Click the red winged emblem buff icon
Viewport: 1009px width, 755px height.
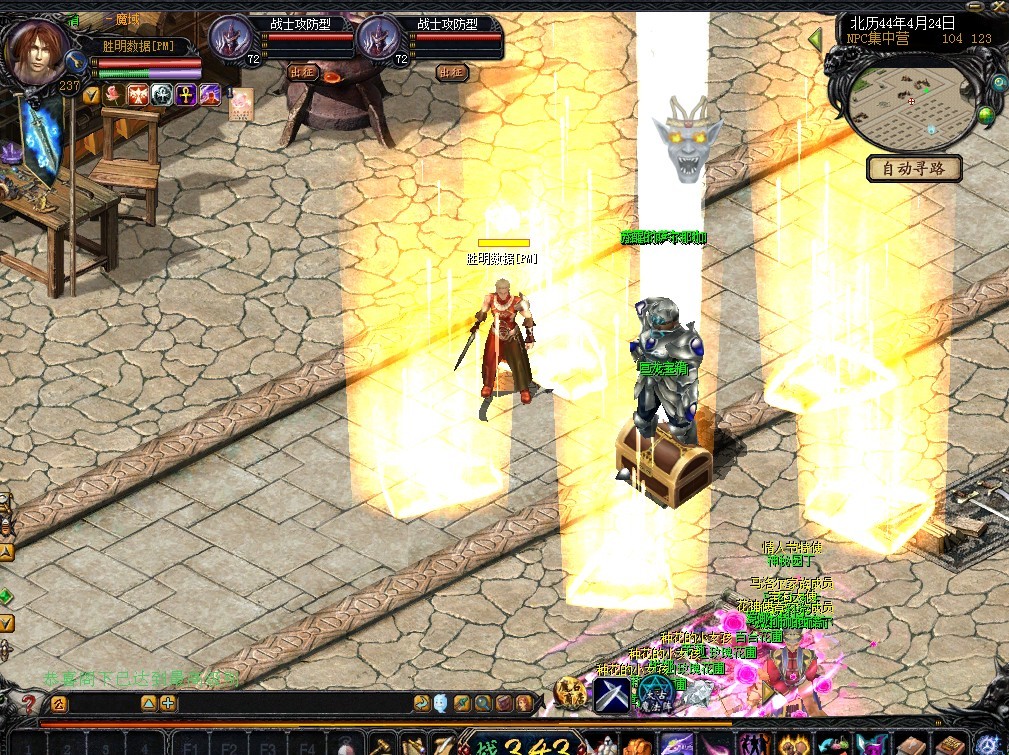[x=137, y=95]
